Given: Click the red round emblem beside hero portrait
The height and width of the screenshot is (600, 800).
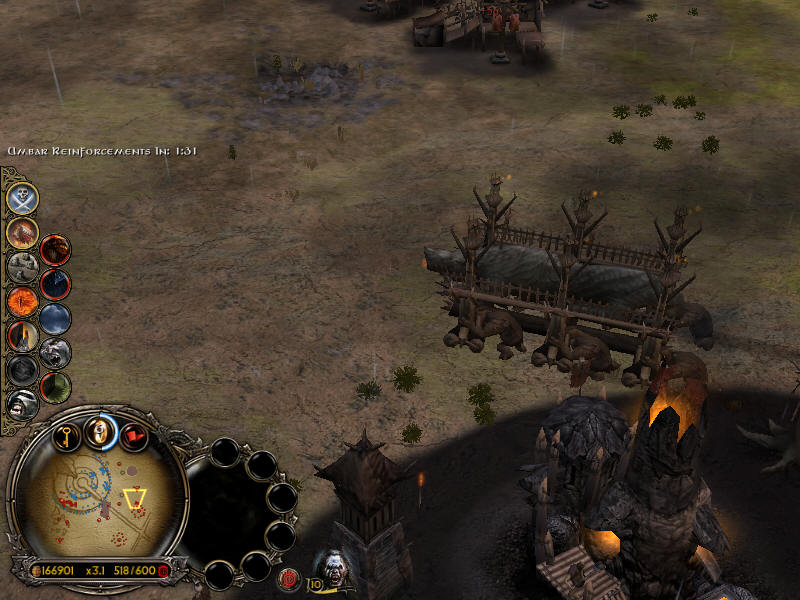Looking at the screenshot, I should (x=289, y=577).
